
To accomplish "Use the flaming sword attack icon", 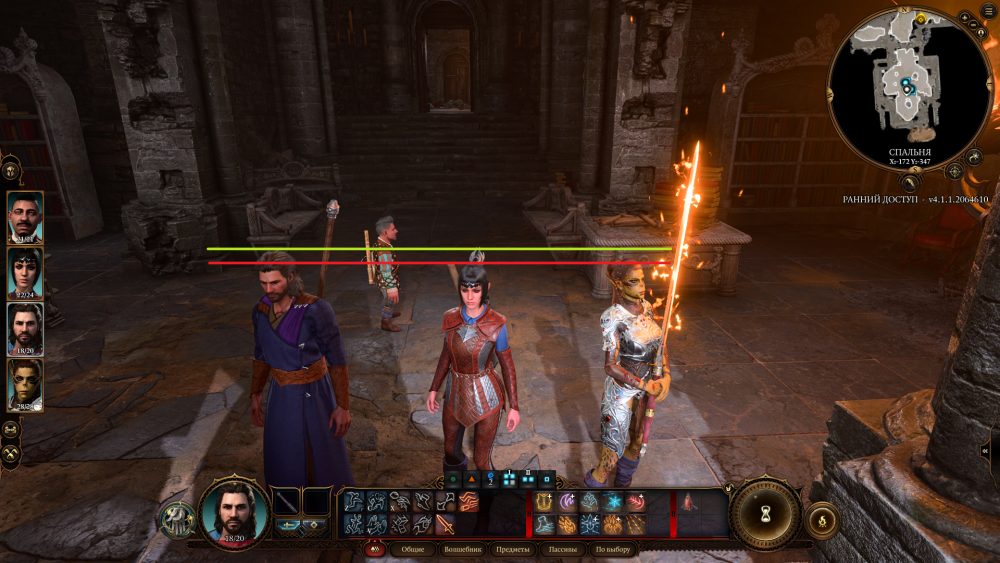I will pos(444,524).
